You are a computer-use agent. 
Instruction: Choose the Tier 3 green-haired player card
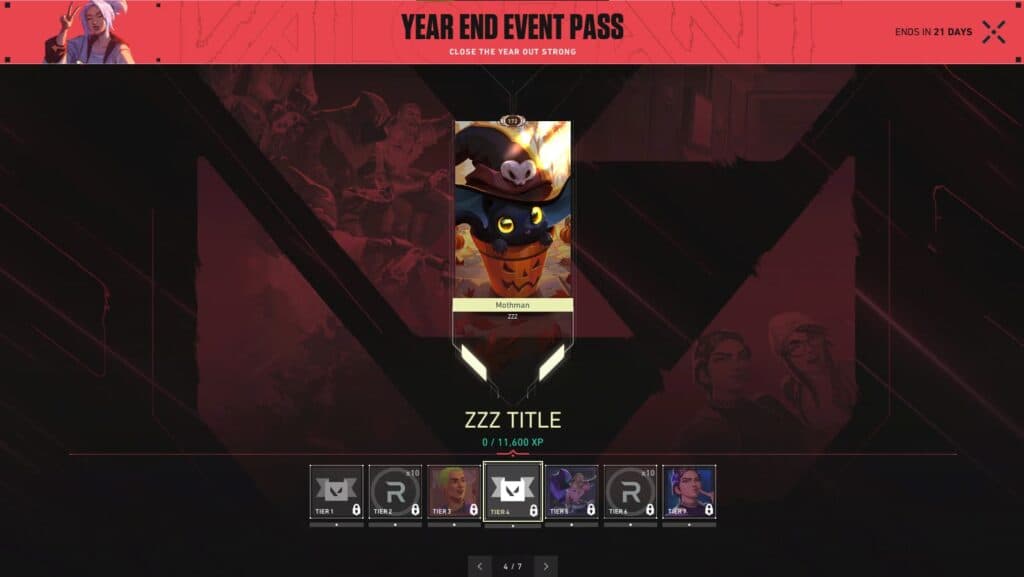[x=454, y=491]
